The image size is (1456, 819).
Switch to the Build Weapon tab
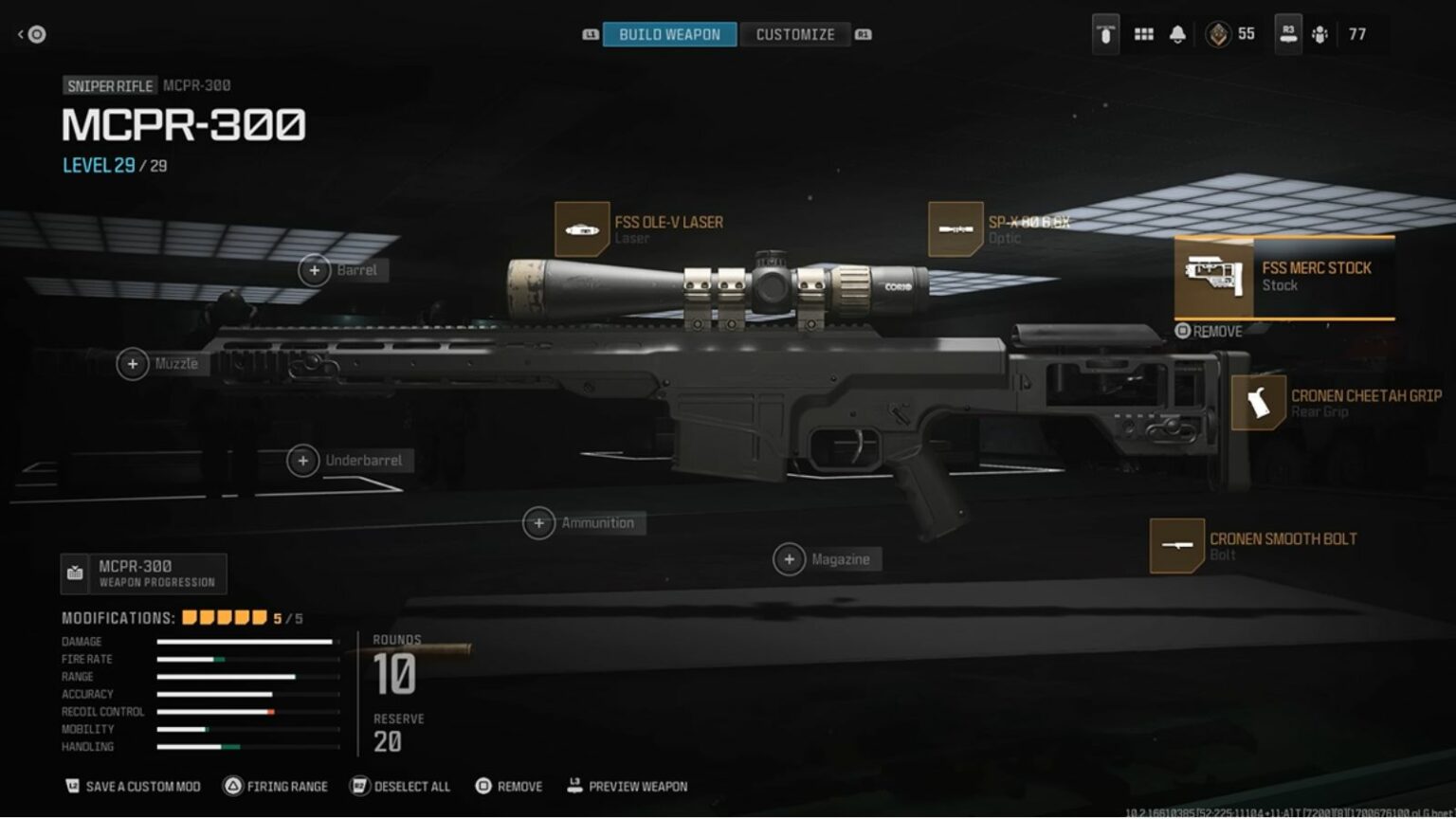(669, 34)
